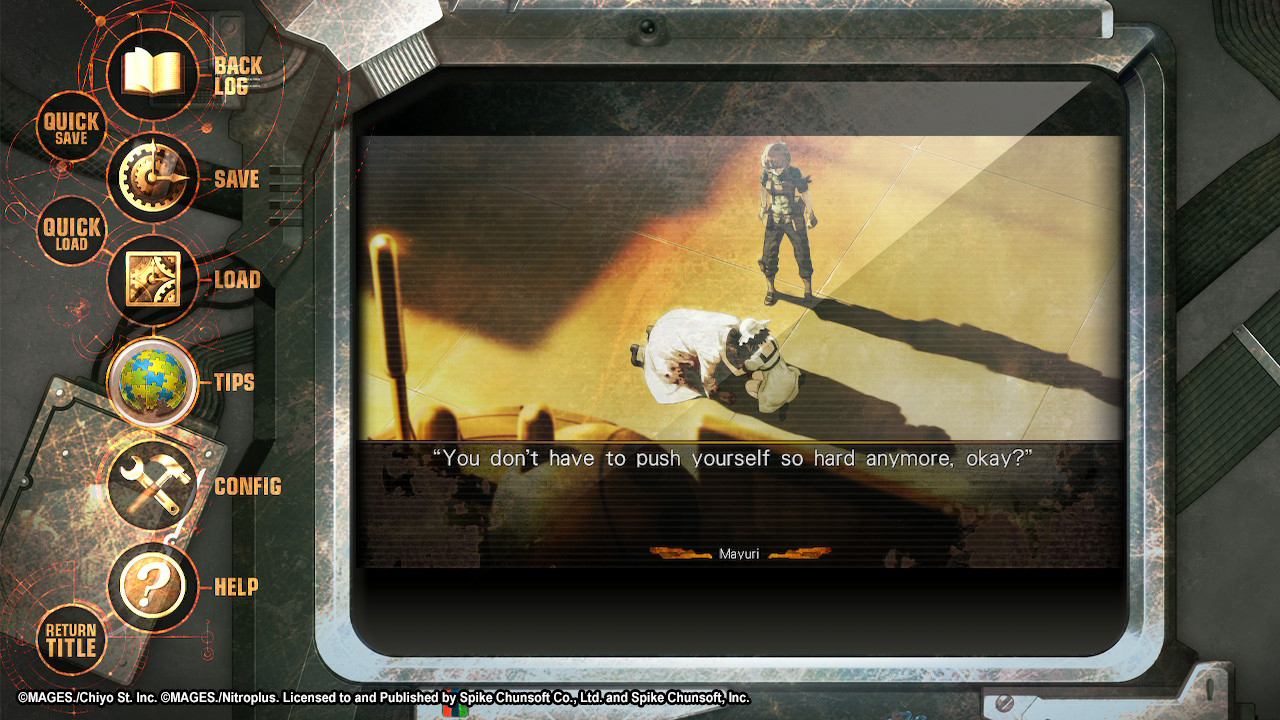Screen dimensions: 1280x720
Task: Open the Load icon below Save
Action: [152, 281]
